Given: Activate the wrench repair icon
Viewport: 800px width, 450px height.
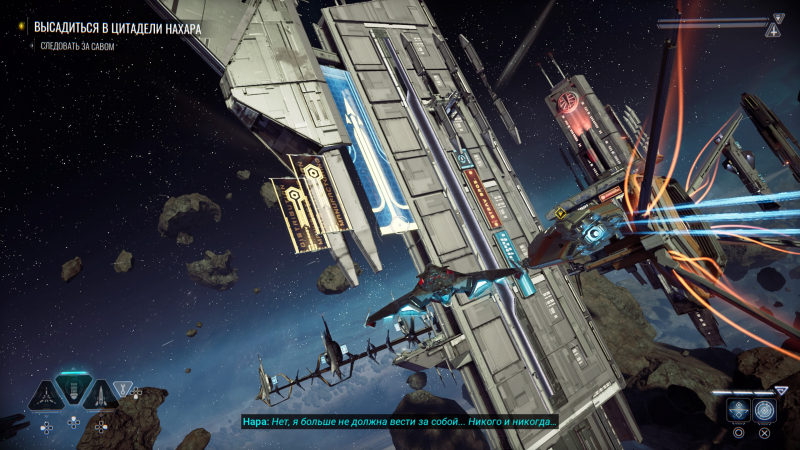Looking at the screenshot, I should click(x=123, y=388).
